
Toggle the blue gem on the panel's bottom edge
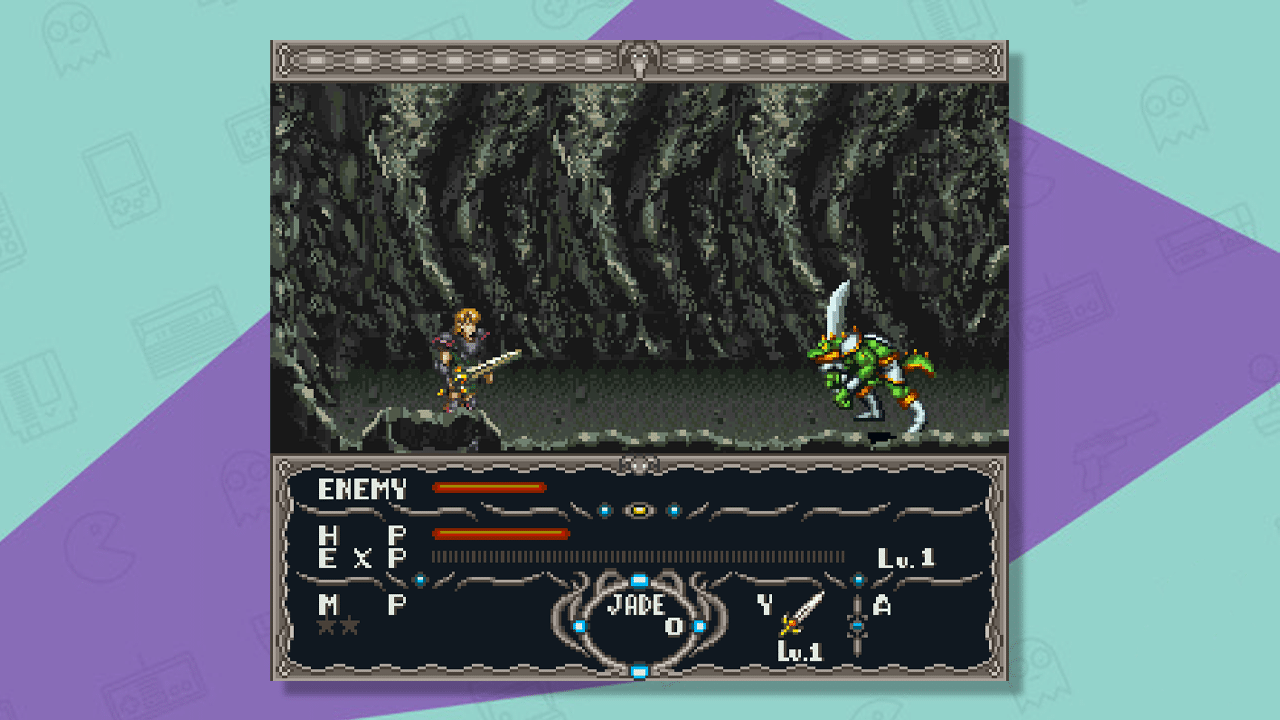[639, 670]
